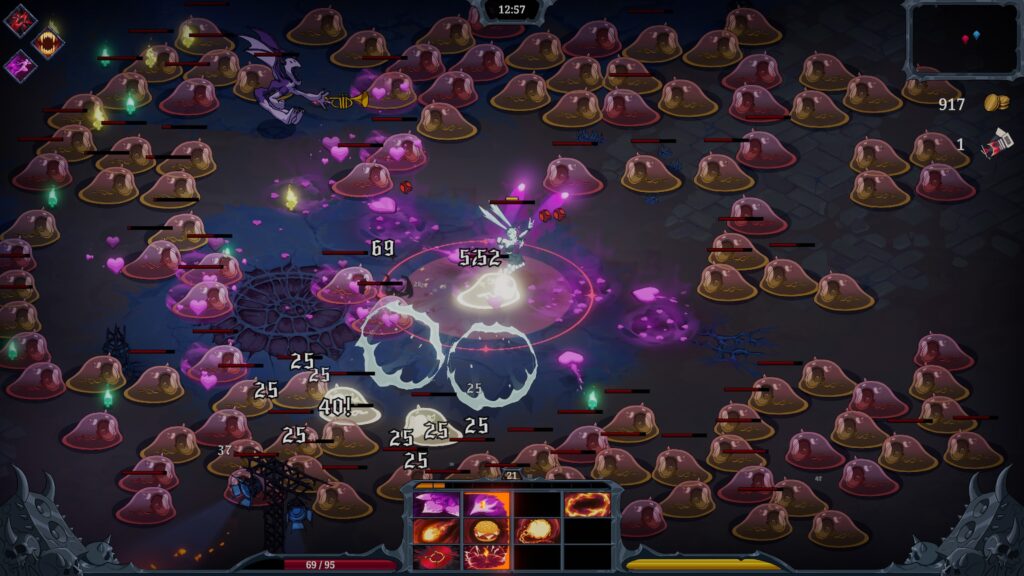
Task: Select the purple running figure buff icon
Action: (x=20, y=66)
